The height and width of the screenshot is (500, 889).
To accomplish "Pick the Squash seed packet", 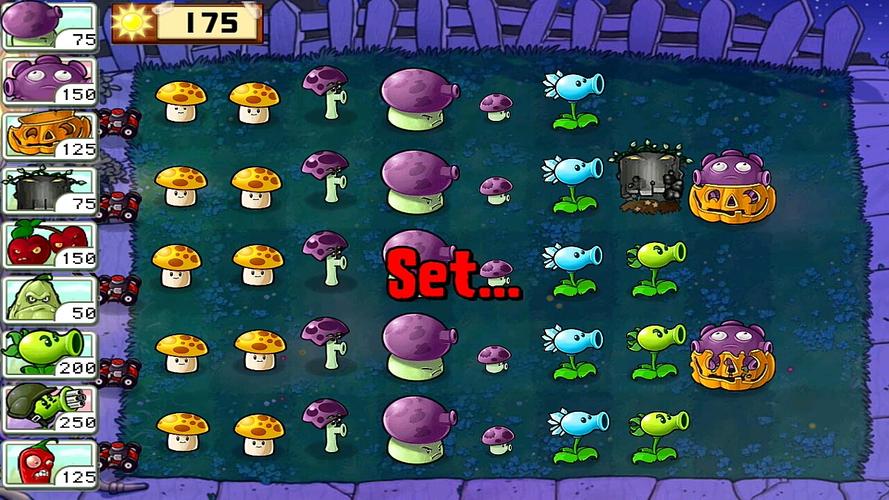I will point(48,298).
